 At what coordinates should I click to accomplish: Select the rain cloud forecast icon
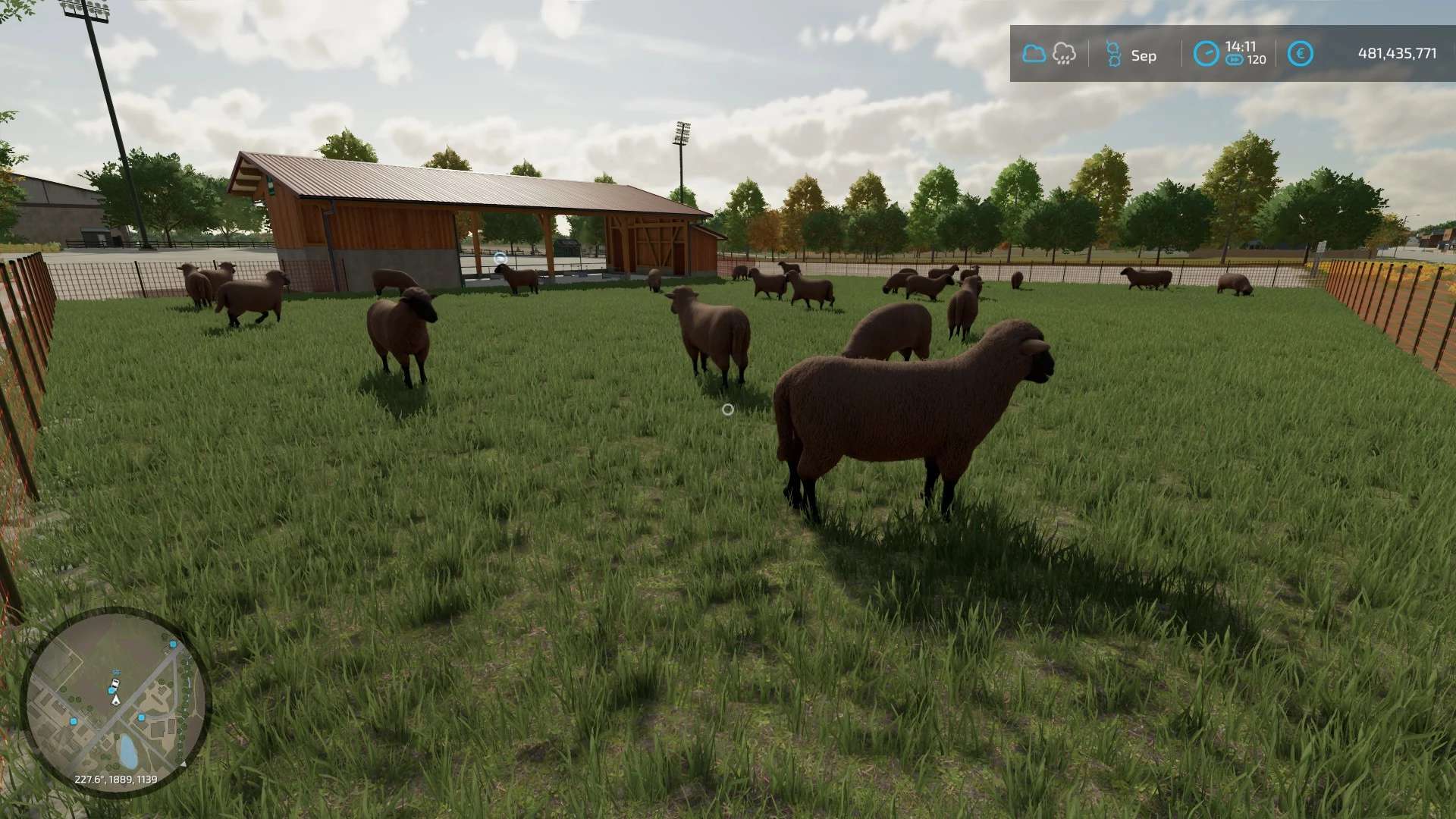tap(1064, 54)
